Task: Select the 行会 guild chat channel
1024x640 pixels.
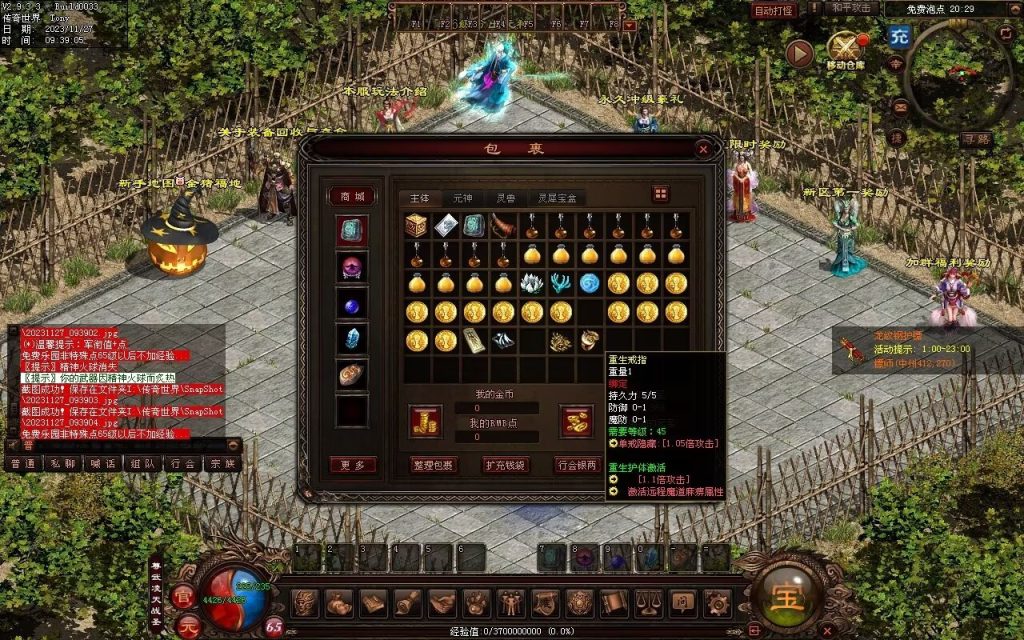Action: 182,463
